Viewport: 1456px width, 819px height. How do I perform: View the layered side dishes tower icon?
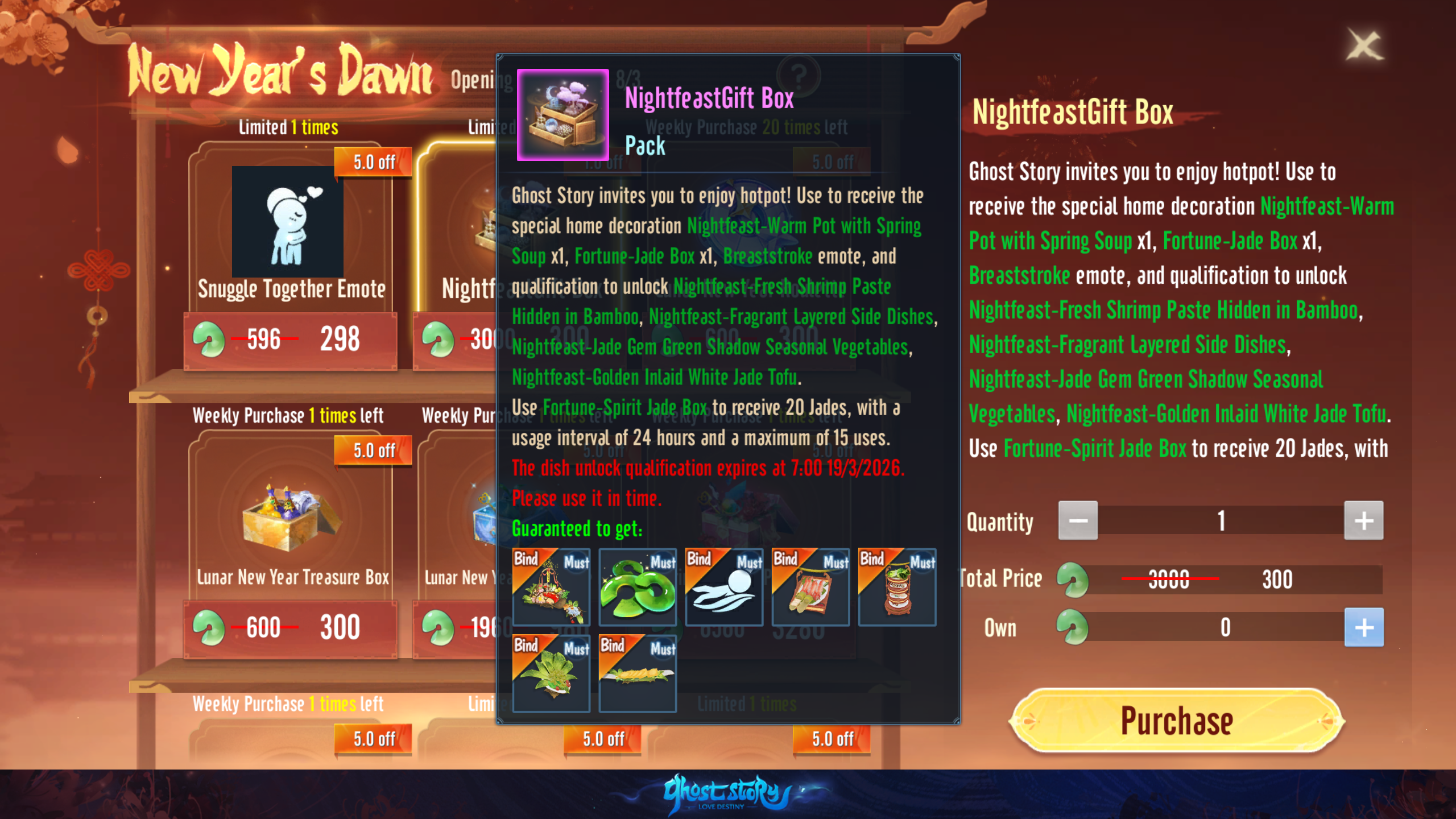897,587
